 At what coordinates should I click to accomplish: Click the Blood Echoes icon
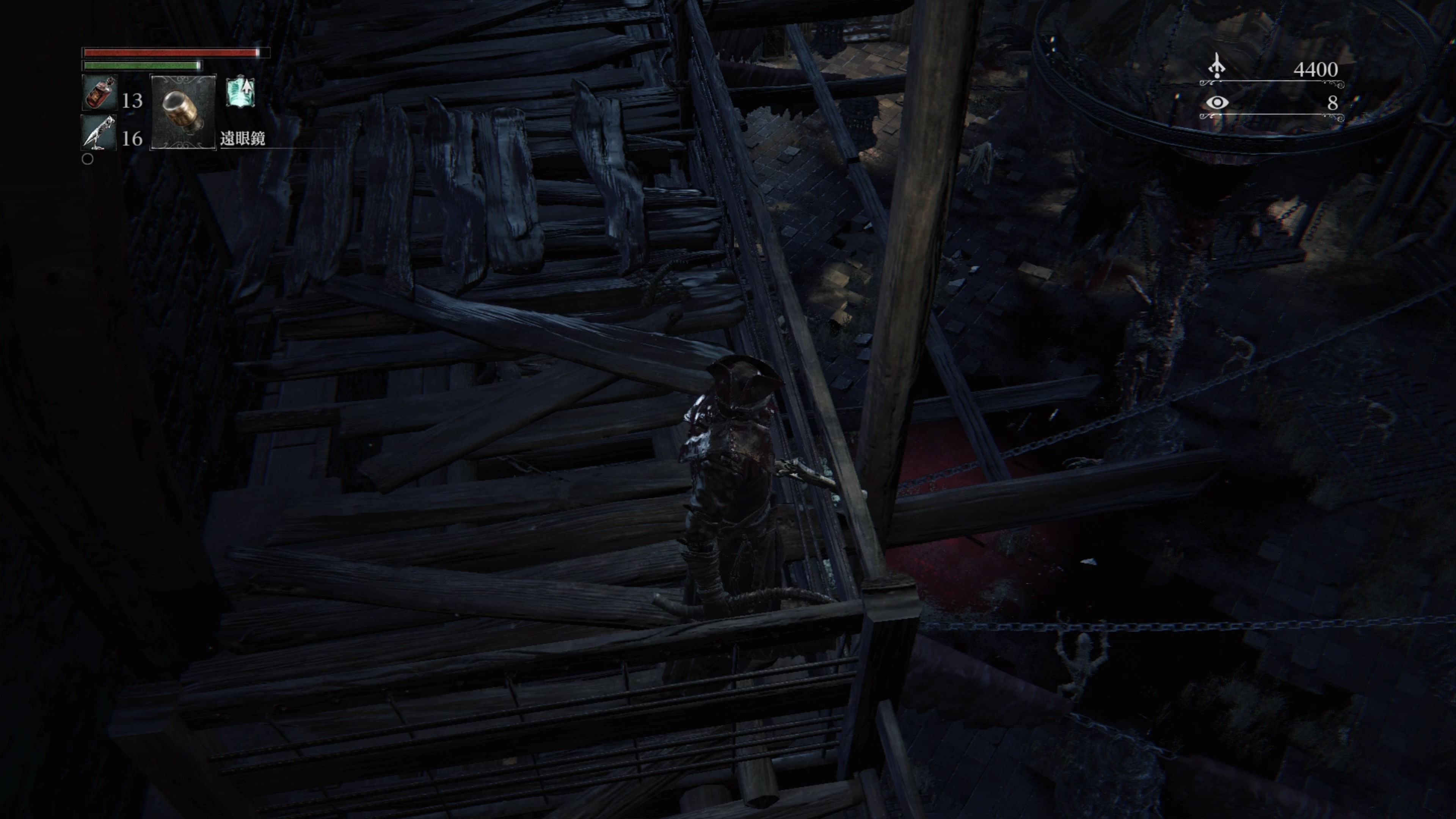pyautogui.click(x=1216, y=67)
